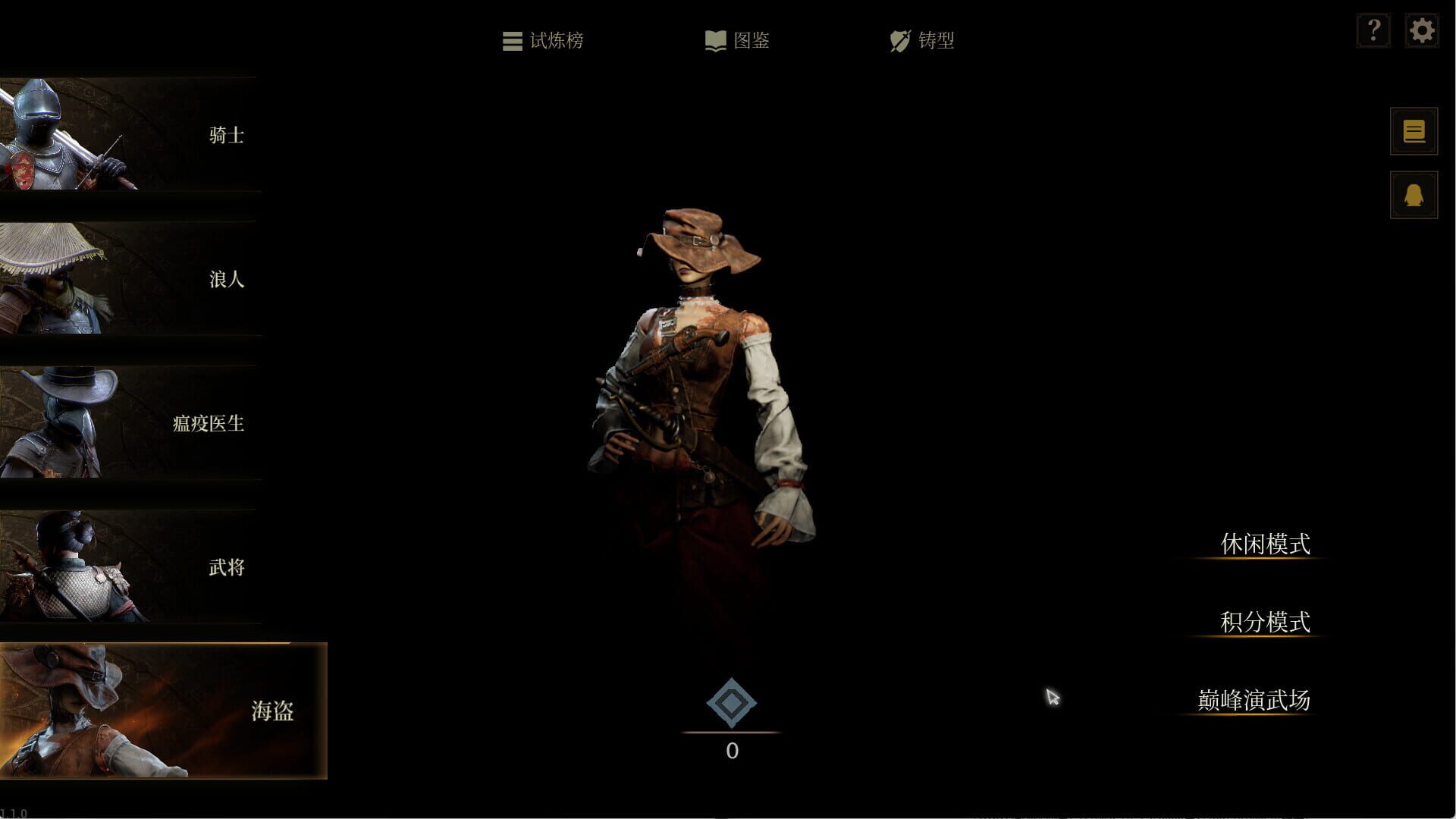Open the help panel via the question mark icon
1456x819 pixels.
(1373, 30)
